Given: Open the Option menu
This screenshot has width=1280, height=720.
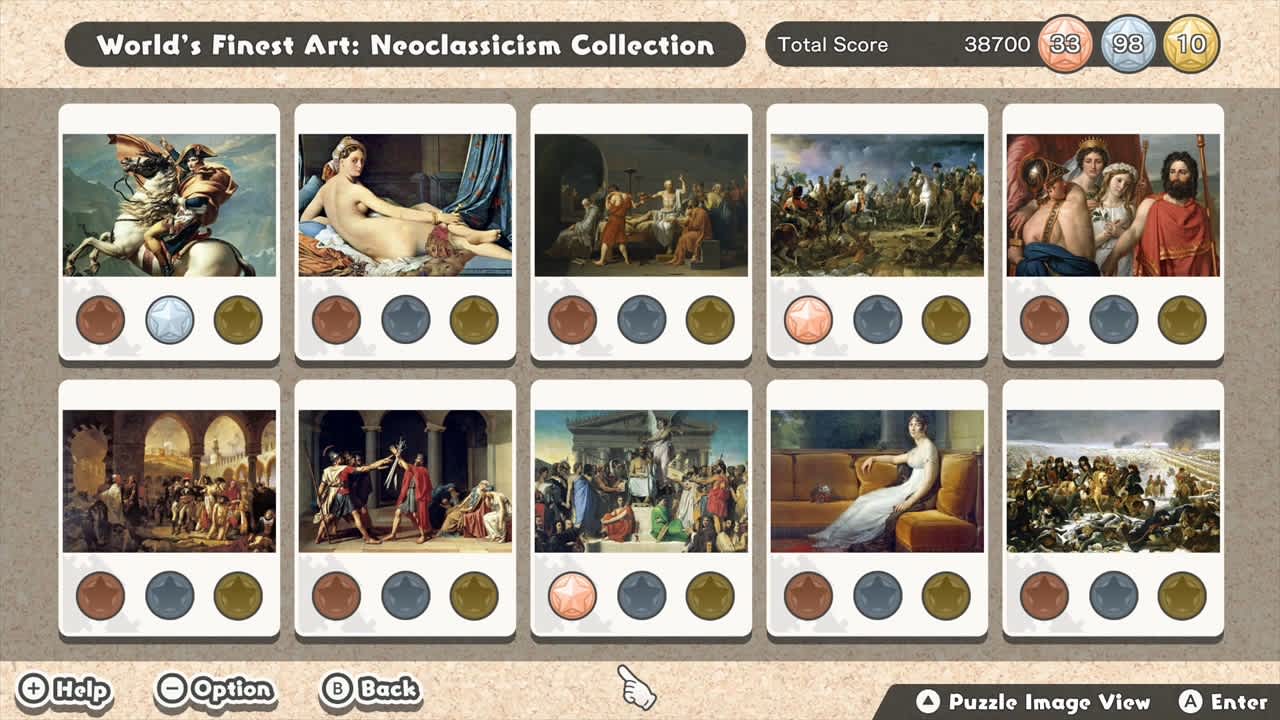Looking at the screenshot, I should (x=215, y=689).
